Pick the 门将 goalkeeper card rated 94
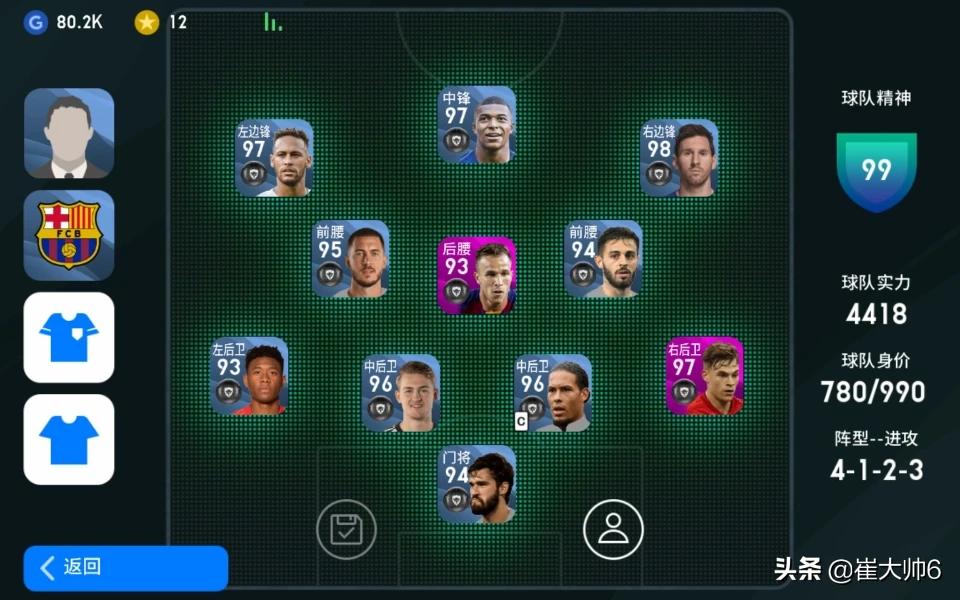The height and width of the screenshot is (600, 960). pyautogui.click(x=477, y=485)
